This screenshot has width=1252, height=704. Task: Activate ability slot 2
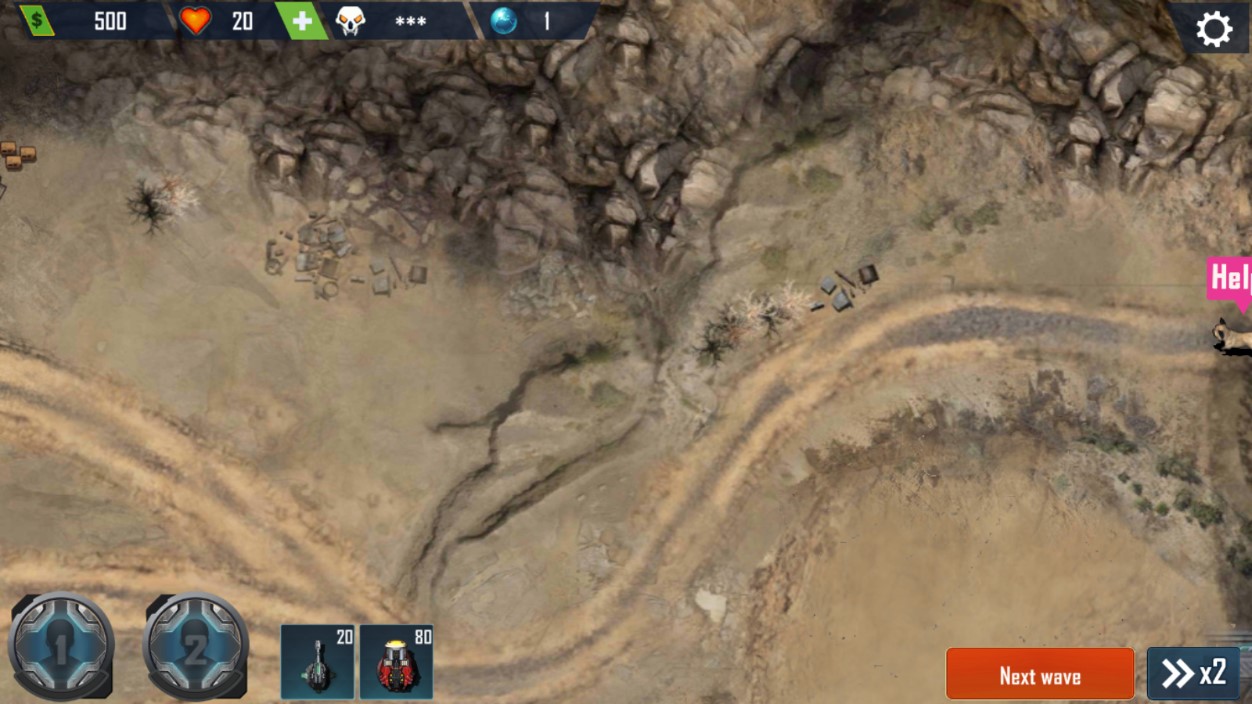click(196, 647)
